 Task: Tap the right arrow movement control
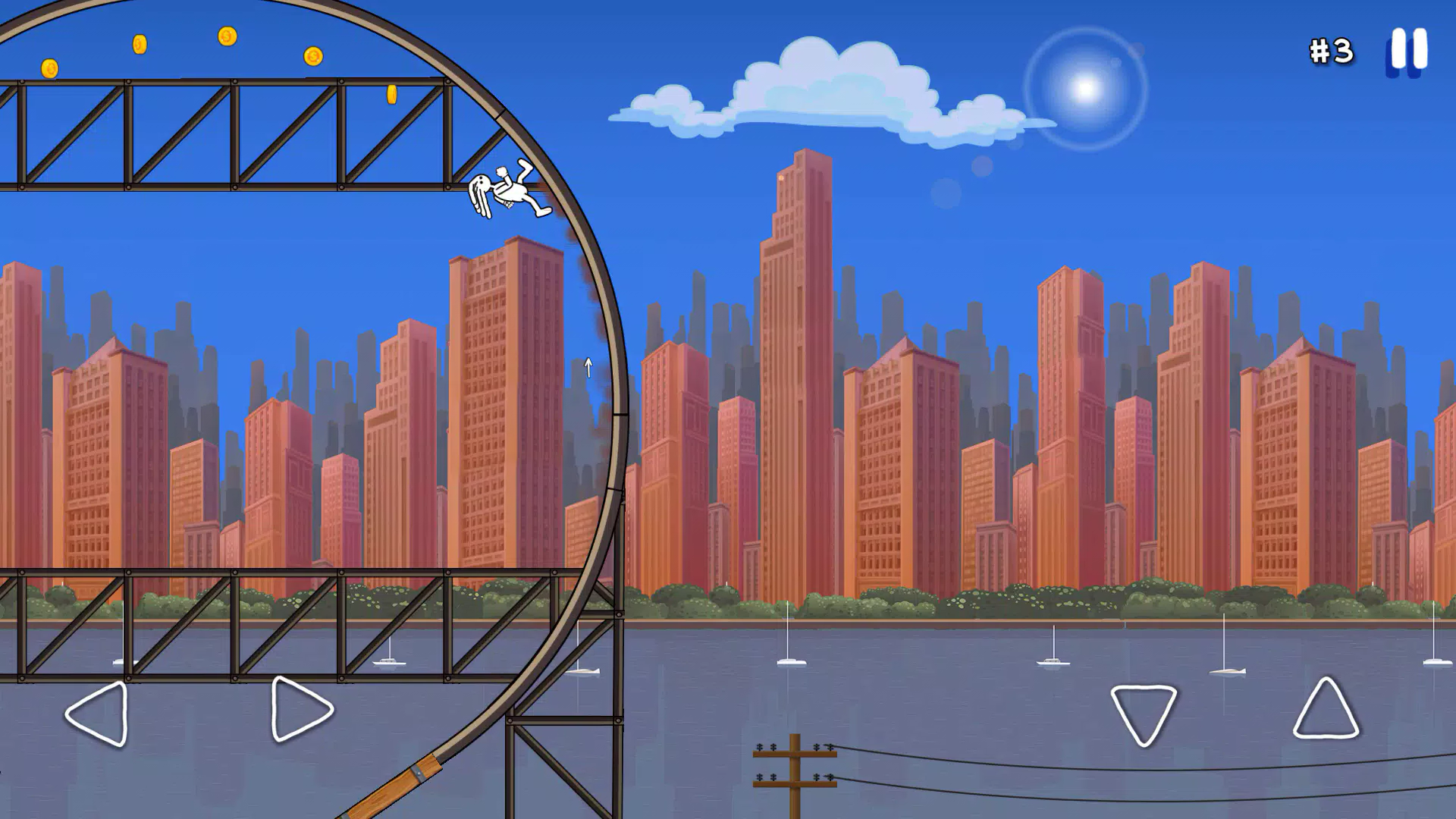[297, 711]
